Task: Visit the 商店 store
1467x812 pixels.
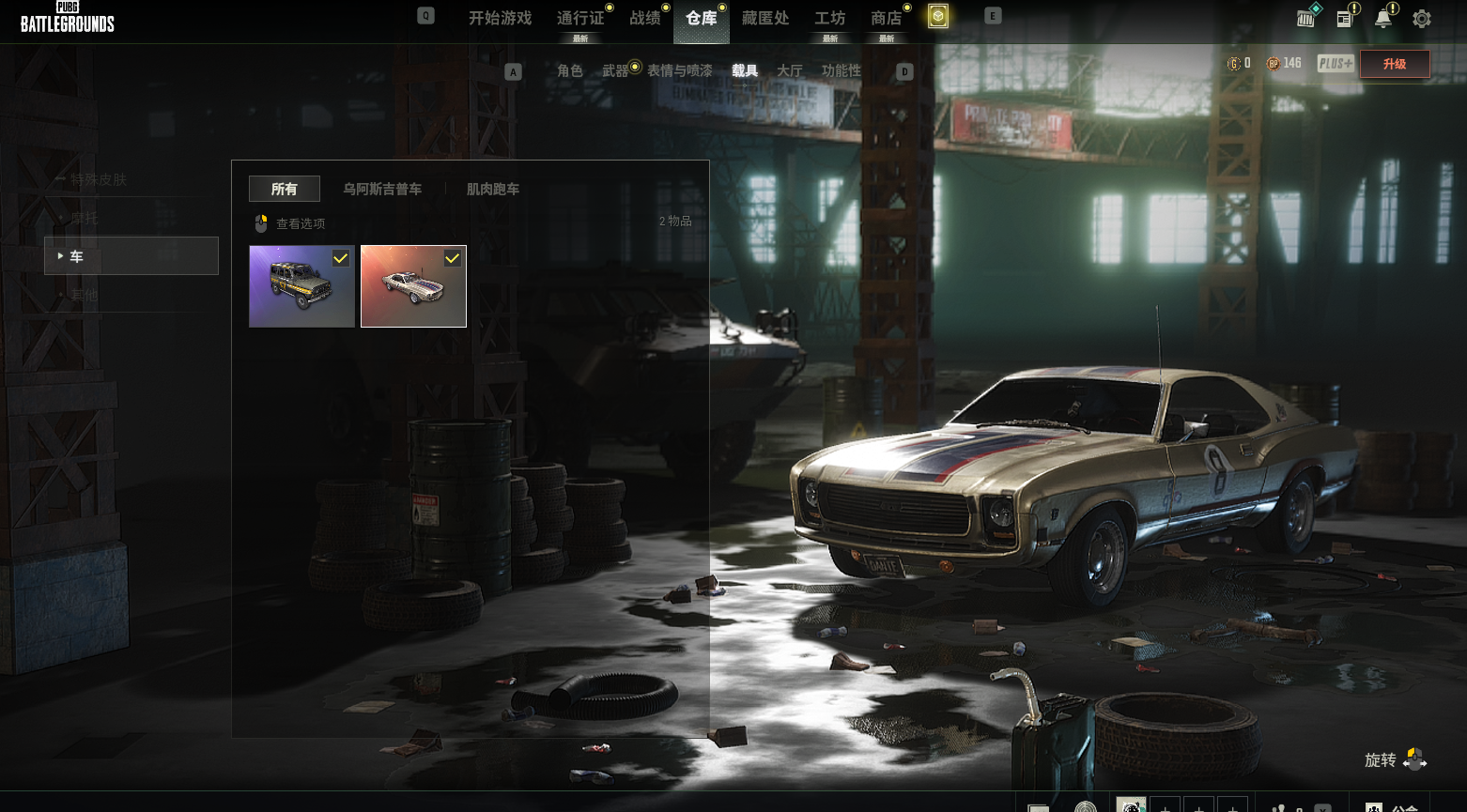Action: pyautogui.click(x=887, y=19)
